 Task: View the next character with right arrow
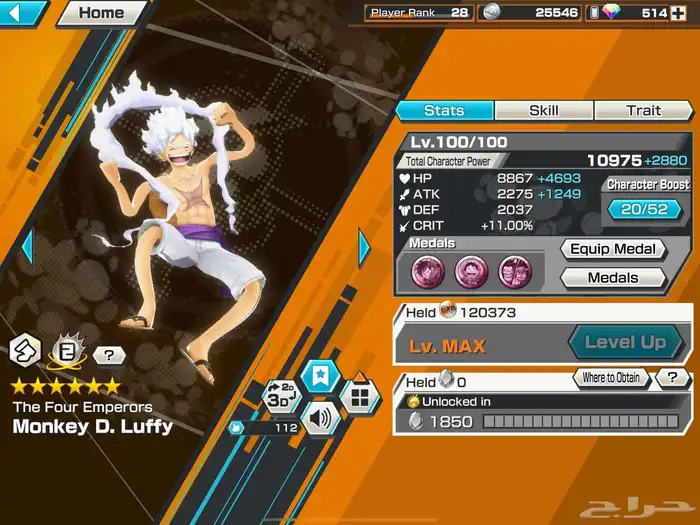(x=365, y=247)
